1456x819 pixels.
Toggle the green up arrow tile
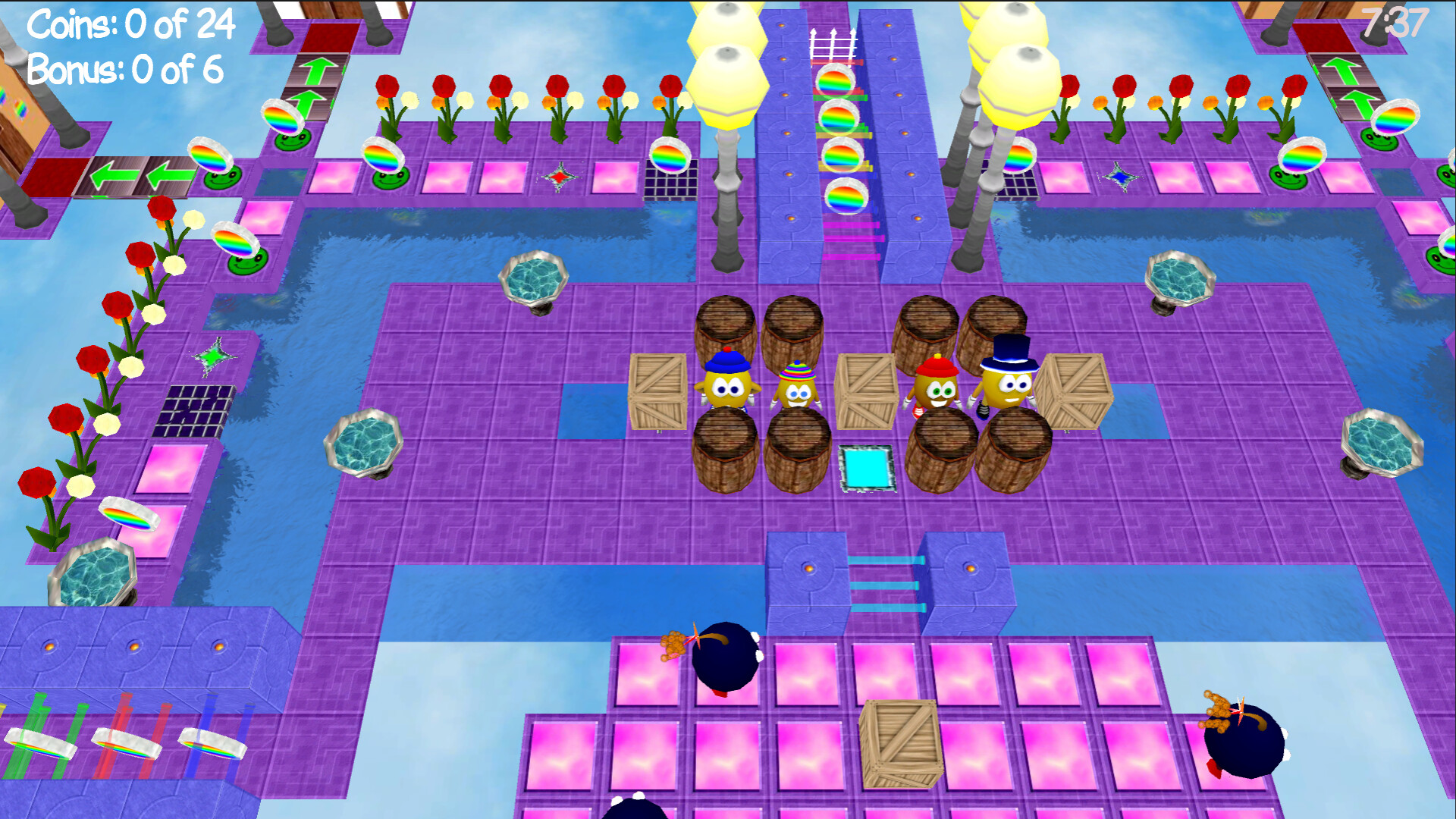318,72
